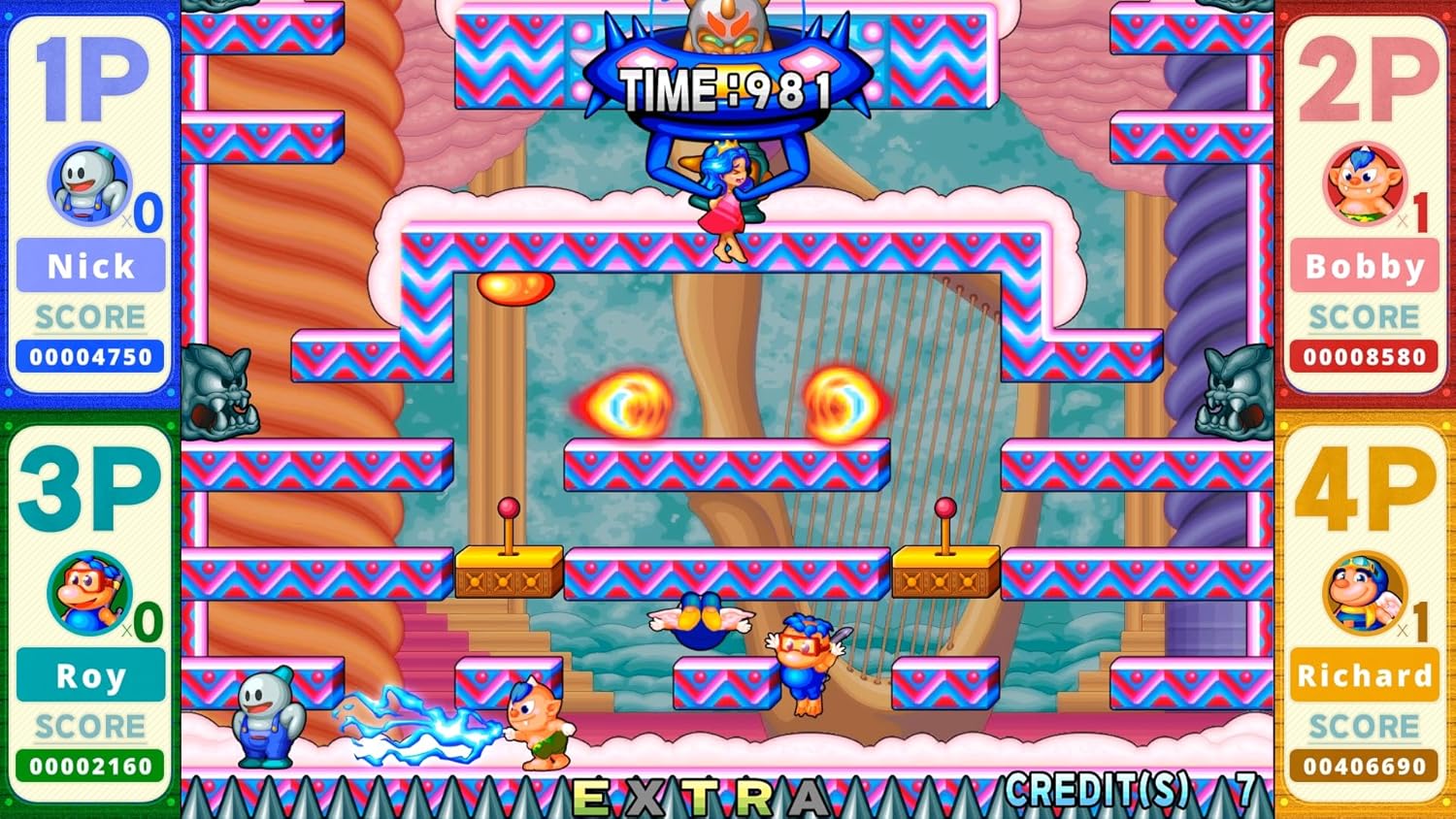Select Nick's character avatar in the 1P panel
The height and width of the screenshot is (819, 1456).
(x=90, y=184)
